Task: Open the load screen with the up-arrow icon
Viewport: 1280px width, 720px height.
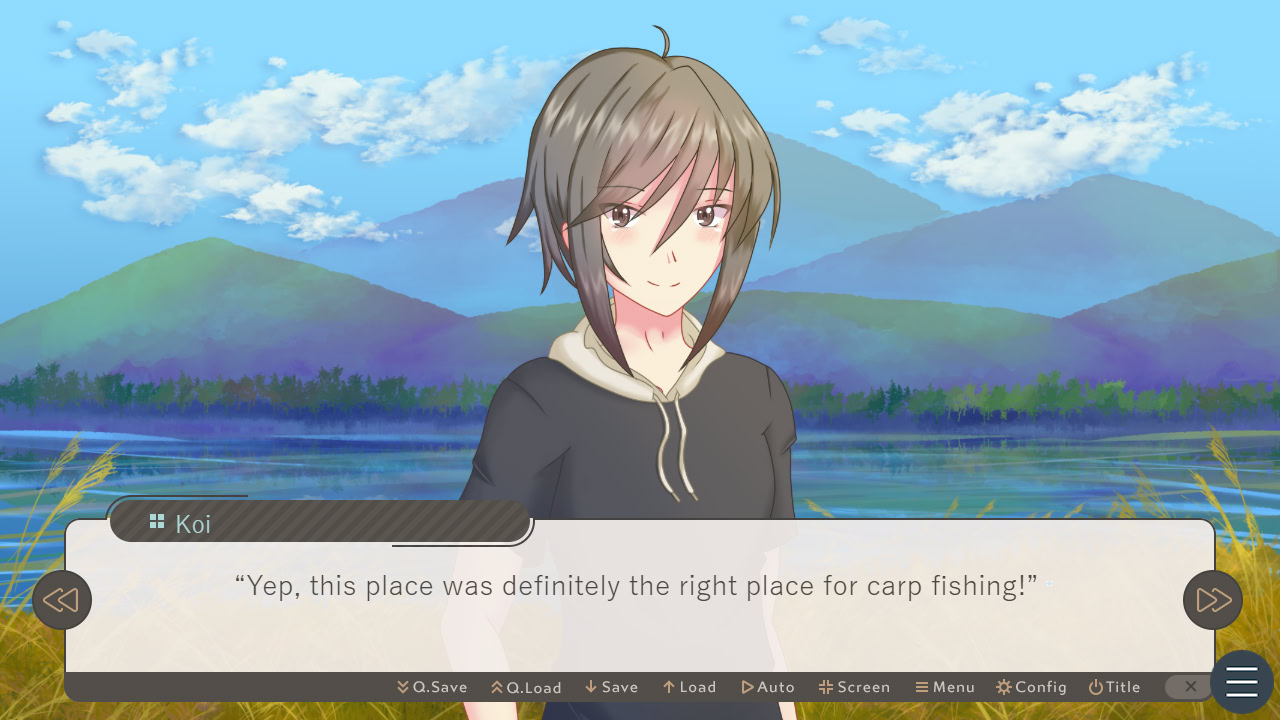Action: pyautogui.click(x=667, y=687)
